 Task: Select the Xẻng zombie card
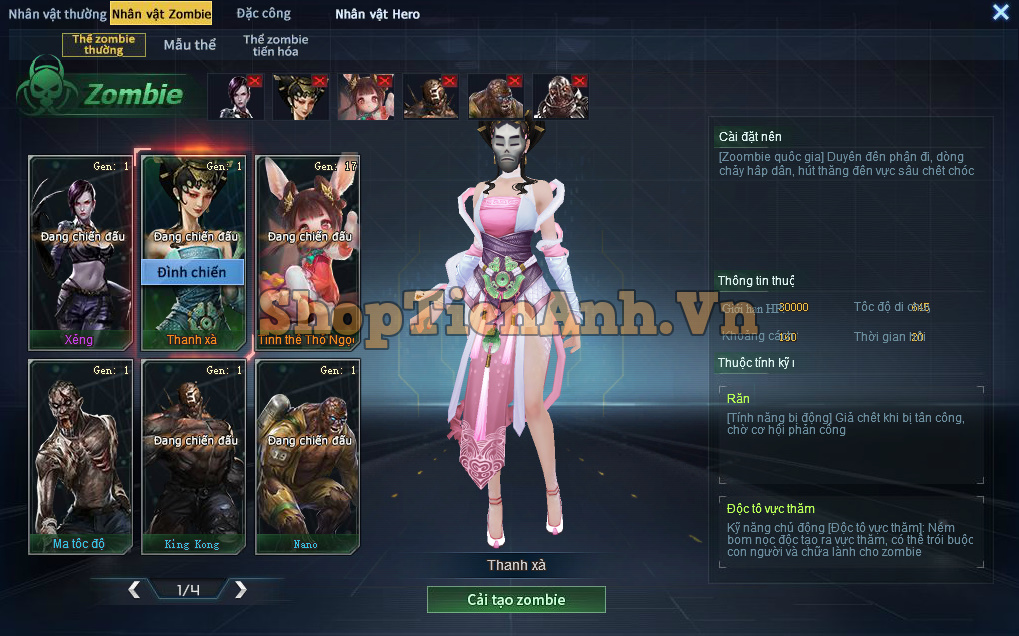(80, 250)
